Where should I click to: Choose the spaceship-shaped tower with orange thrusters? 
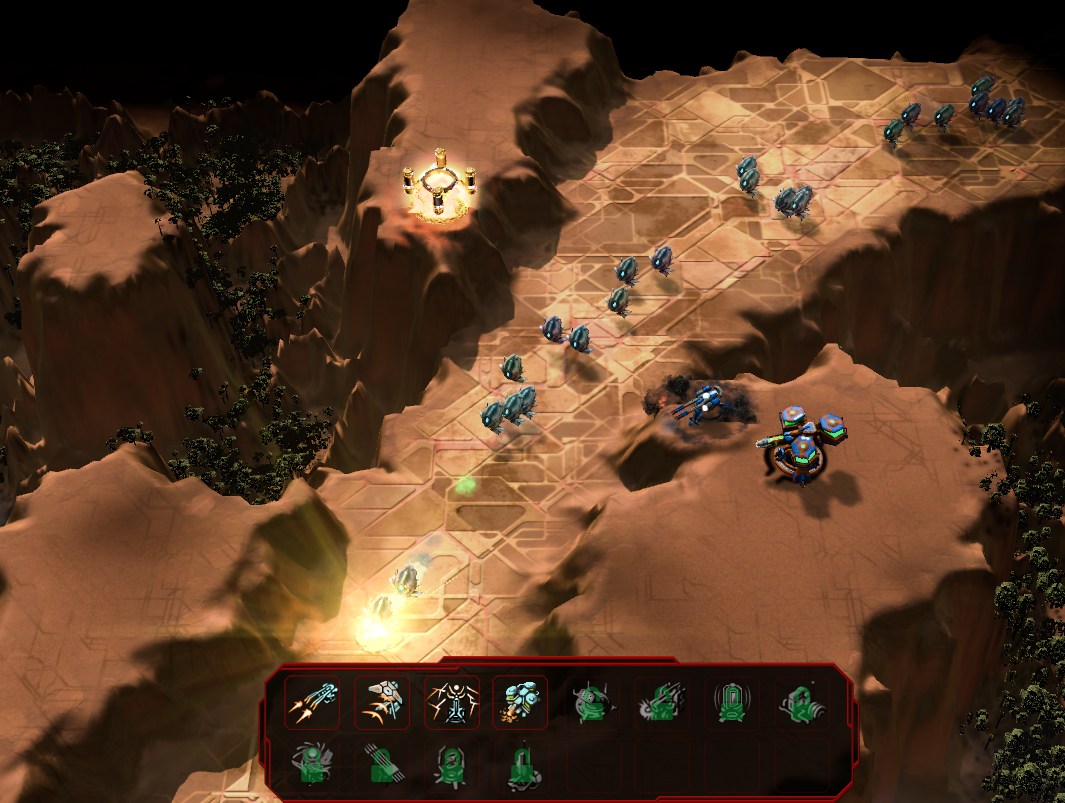click(382, 702)
